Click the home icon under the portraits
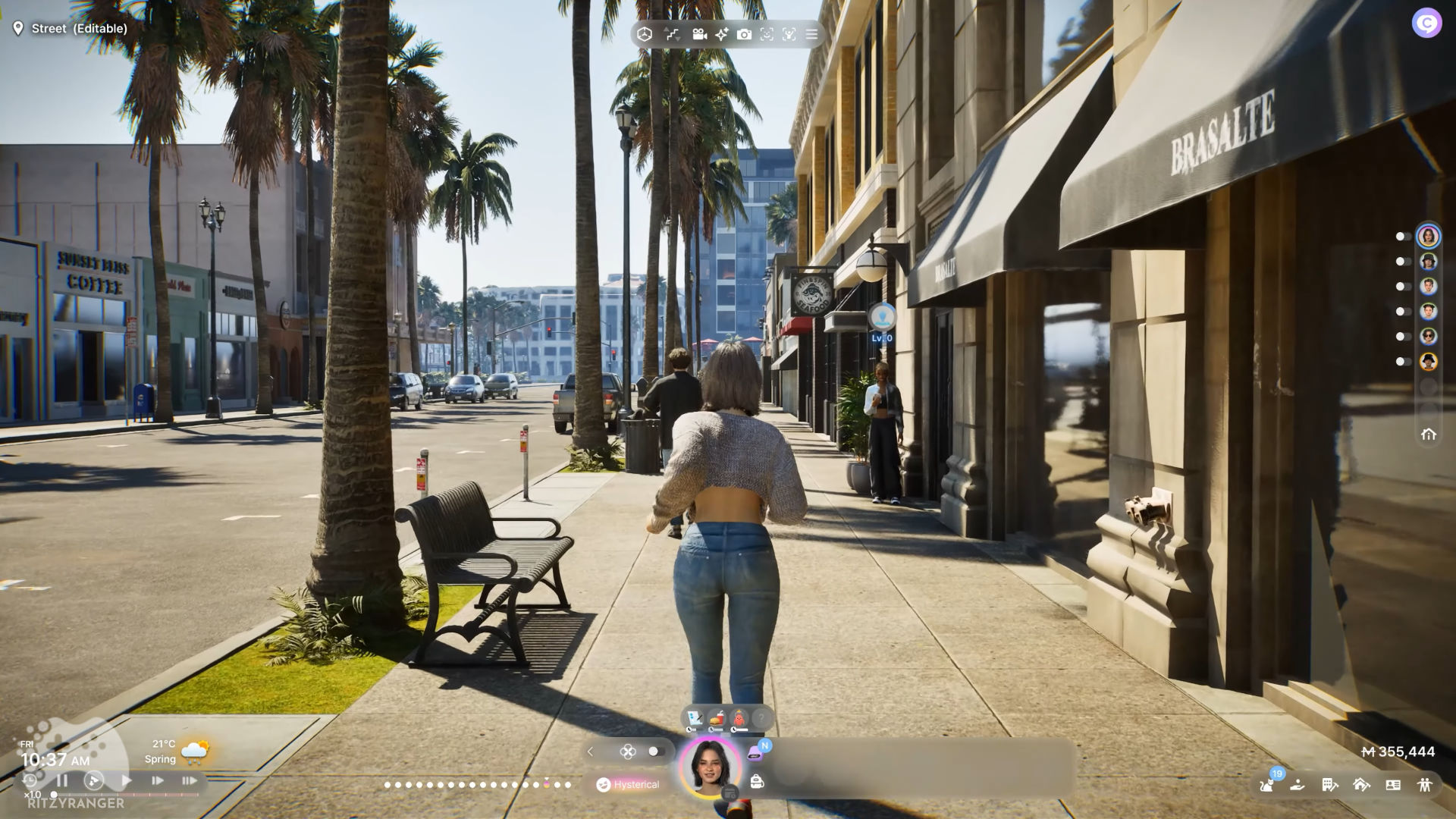This screenshot has width=1456, height=819. [x=1429, y=435]
